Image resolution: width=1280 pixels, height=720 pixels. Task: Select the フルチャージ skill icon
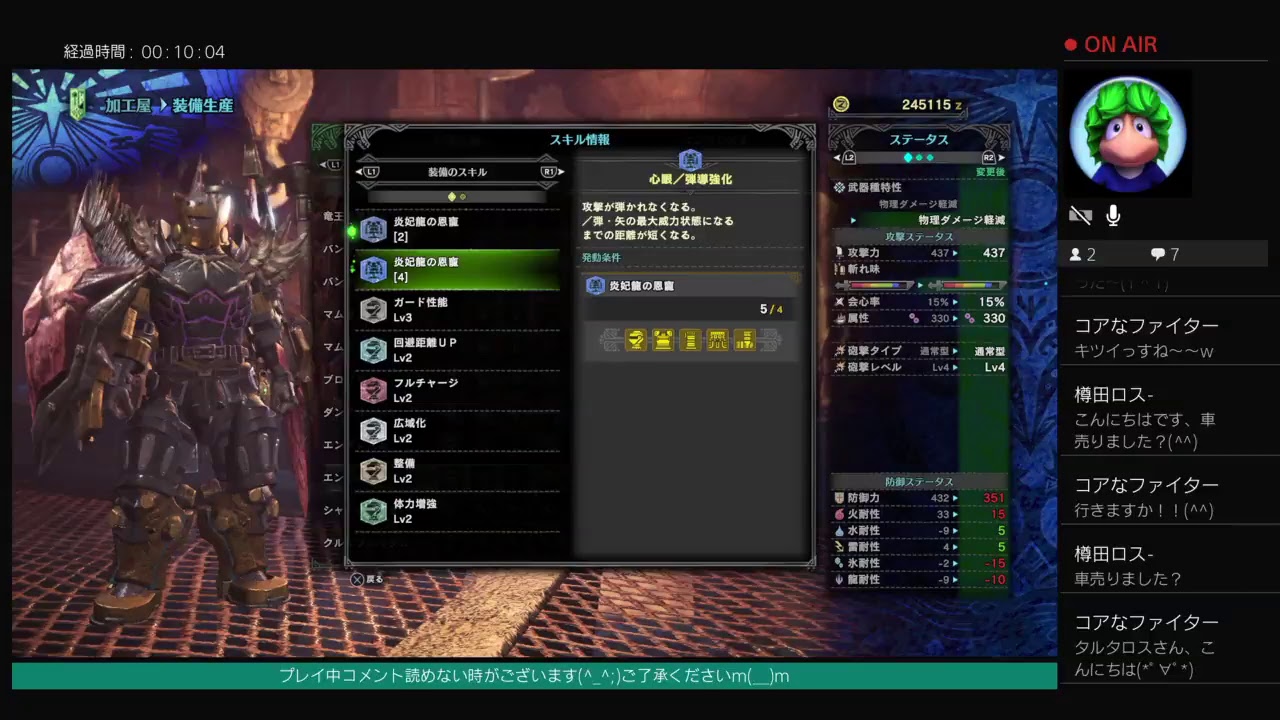pyautogui.click(x=373, y=390)
